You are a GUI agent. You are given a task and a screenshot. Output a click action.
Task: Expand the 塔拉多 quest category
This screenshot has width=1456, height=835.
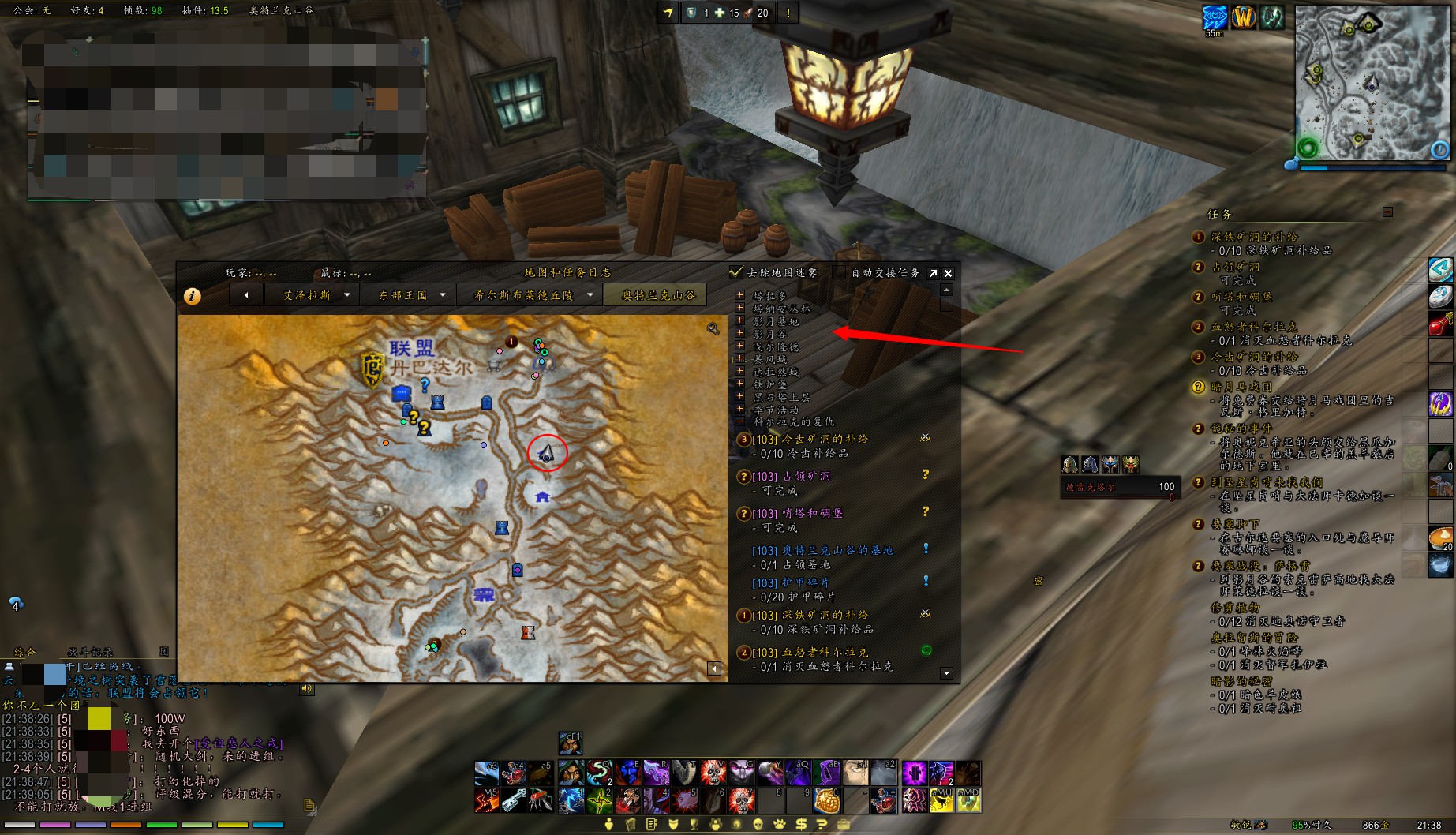point(740,295)
